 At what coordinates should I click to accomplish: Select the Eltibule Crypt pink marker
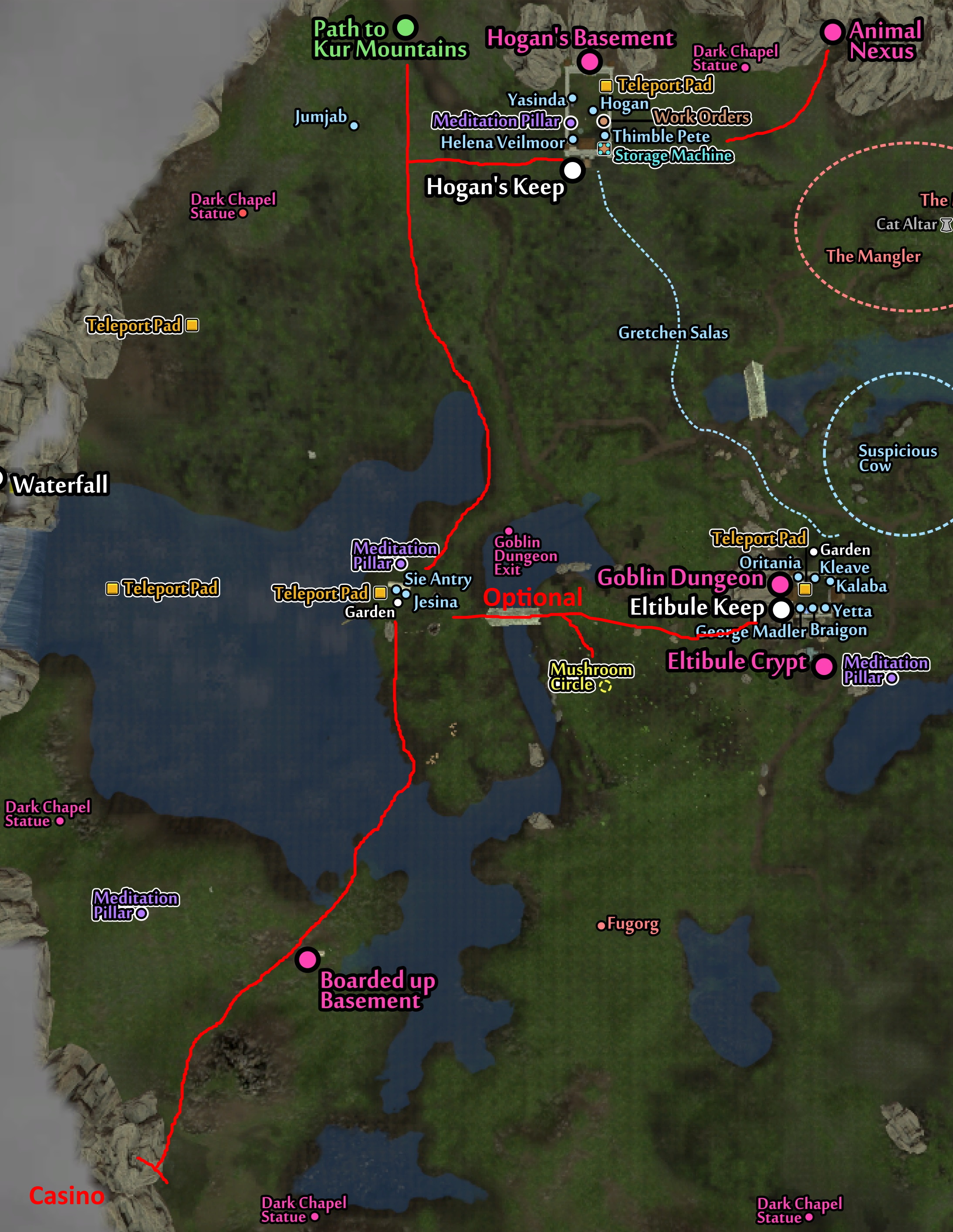pos(824,666)
